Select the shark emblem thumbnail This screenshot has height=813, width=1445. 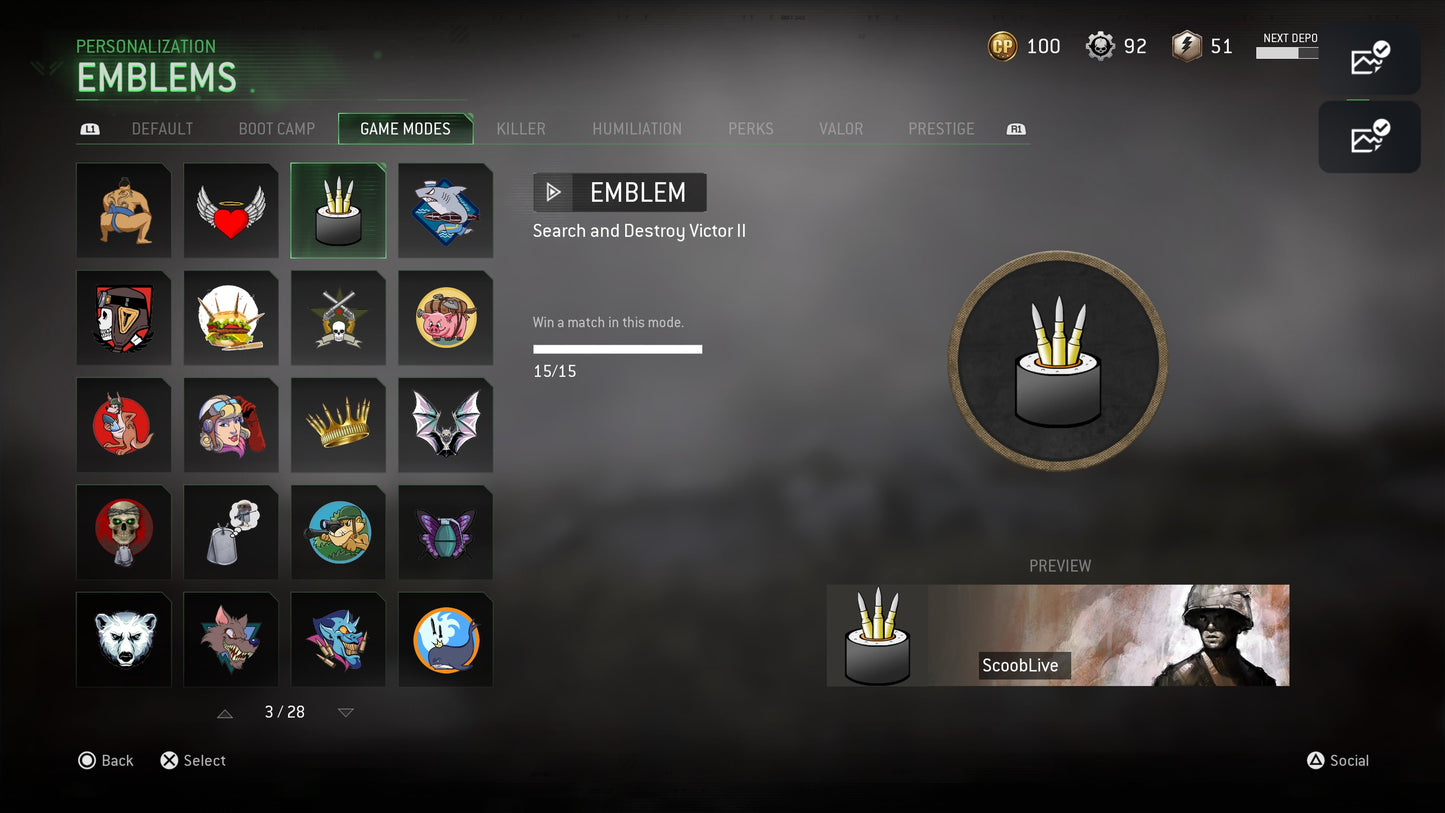click(445, 210)
